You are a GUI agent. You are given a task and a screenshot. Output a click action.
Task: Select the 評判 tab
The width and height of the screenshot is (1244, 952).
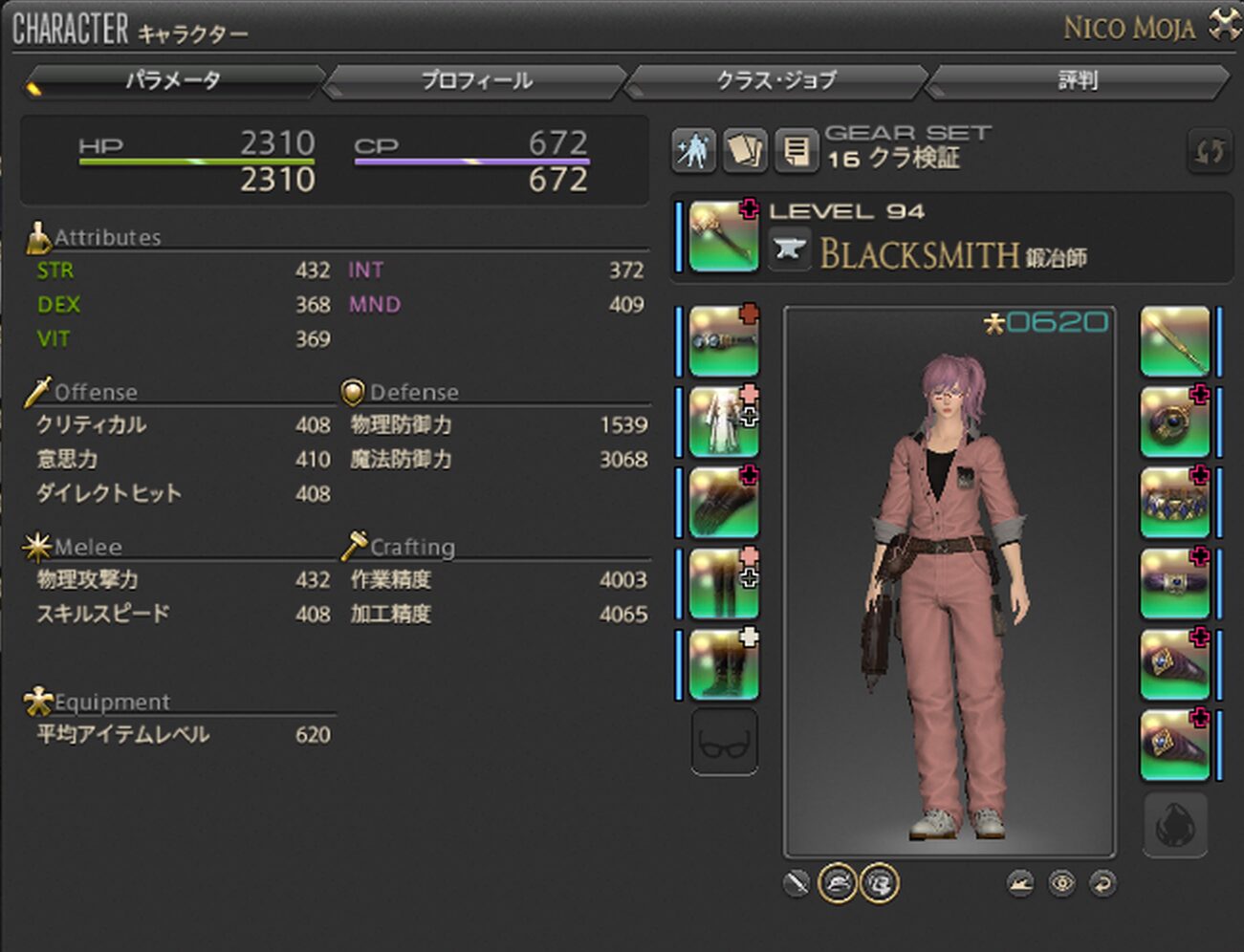coord(1077,81)
